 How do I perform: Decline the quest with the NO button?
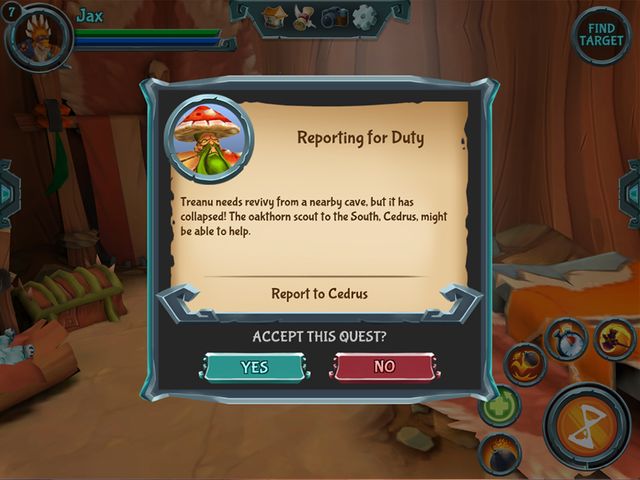[384, 367]
